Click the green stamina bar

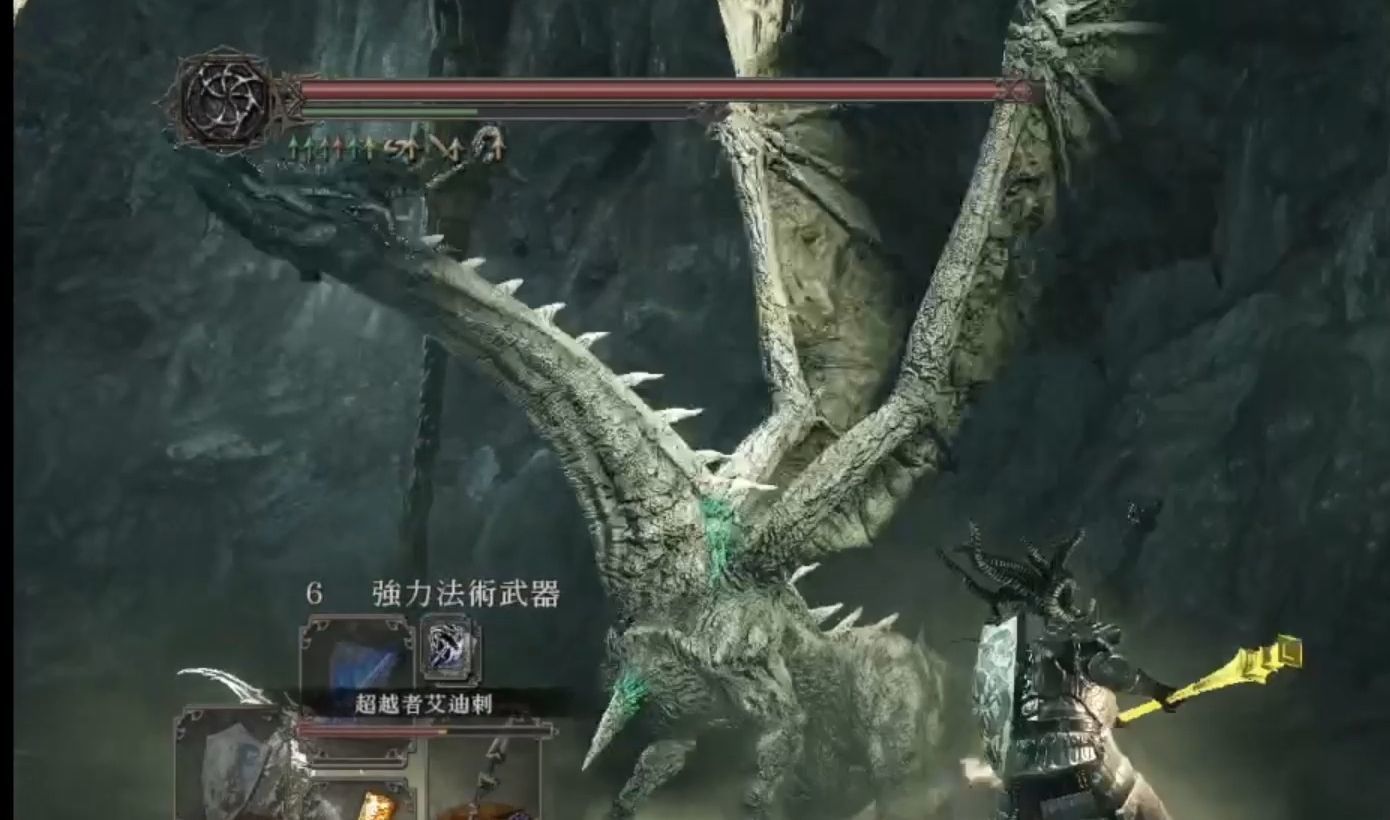coord(390,110)
